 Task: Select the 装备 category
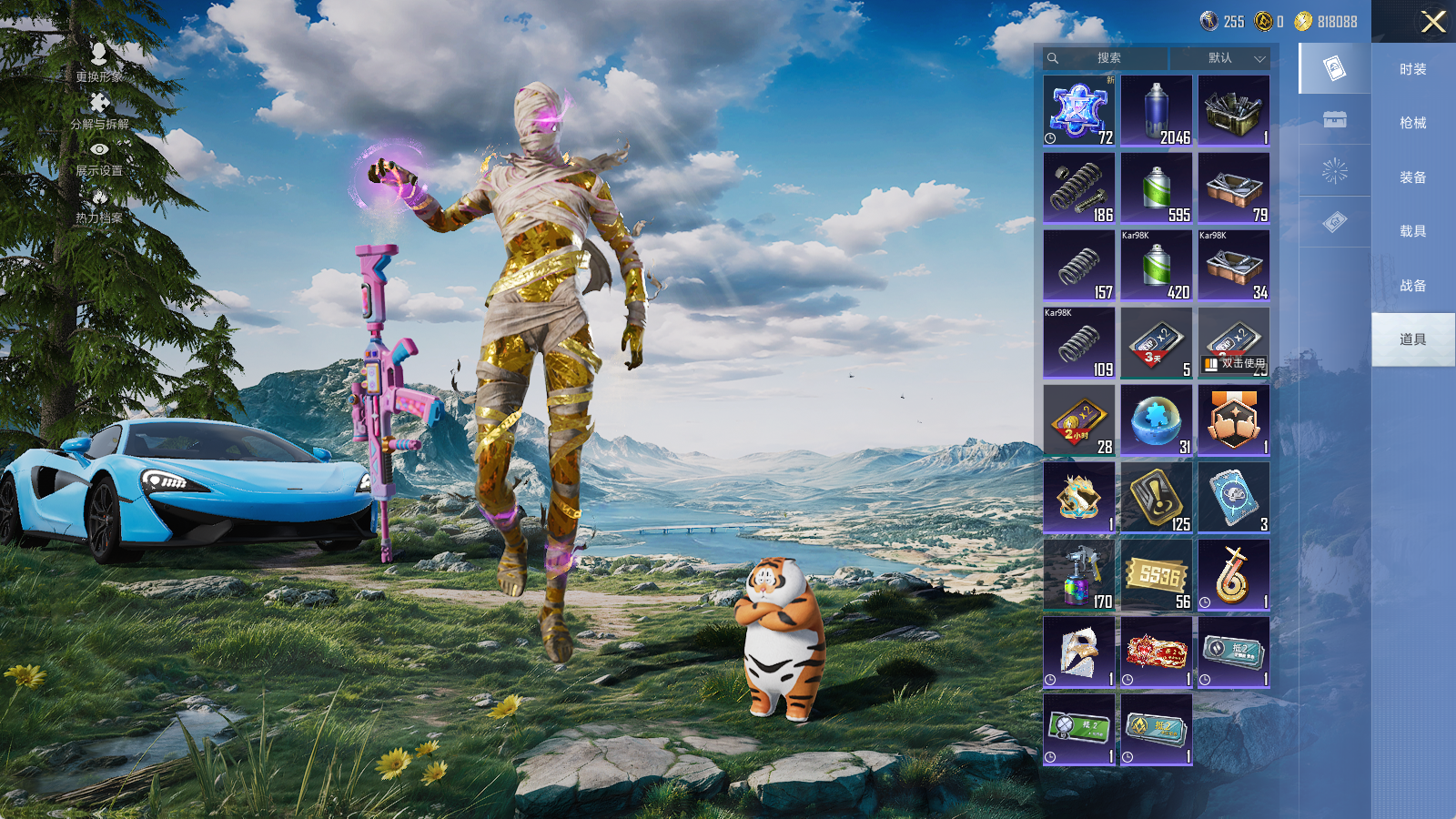1412,177
